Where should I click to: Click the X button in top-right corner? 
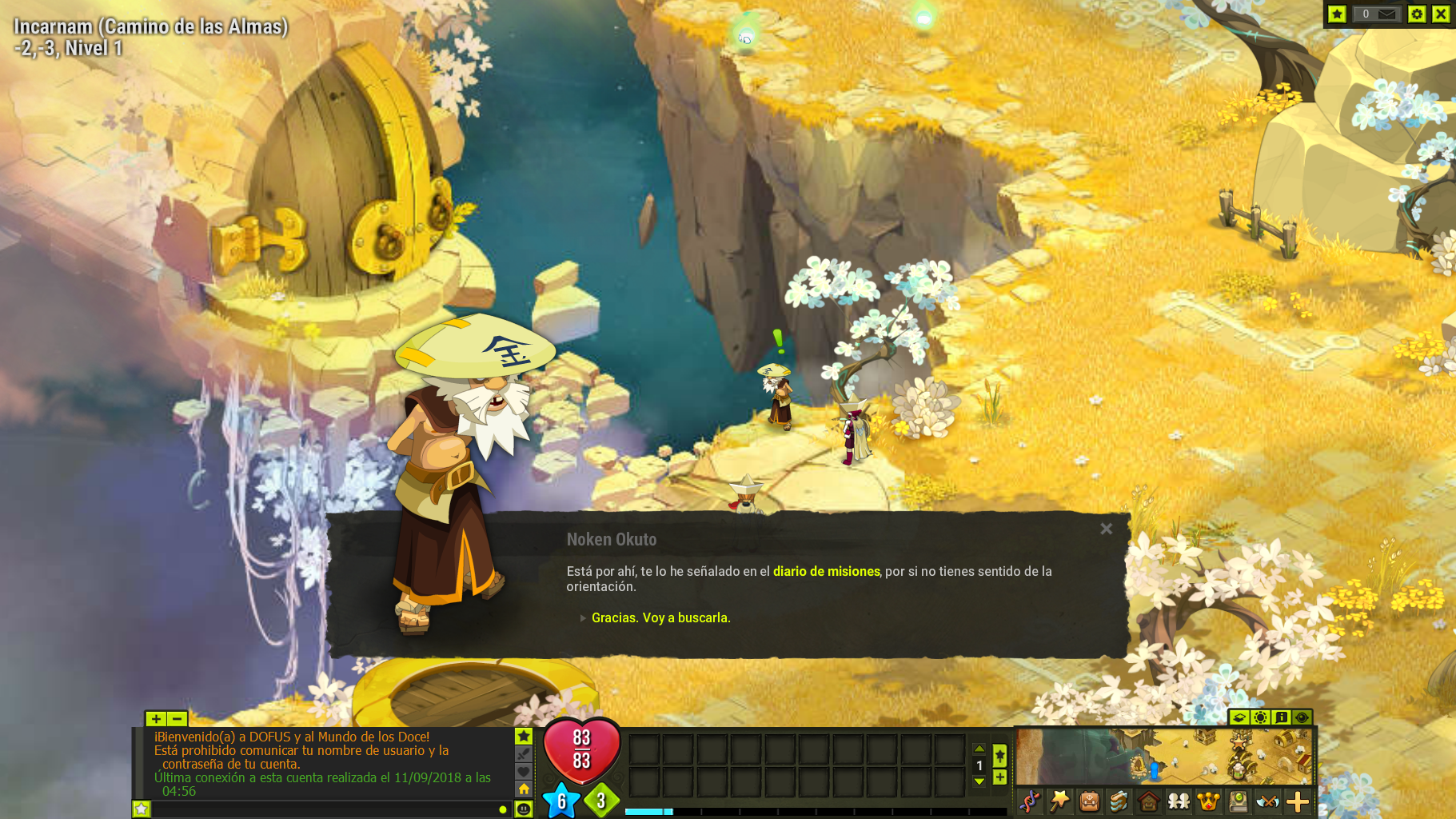1440,14
